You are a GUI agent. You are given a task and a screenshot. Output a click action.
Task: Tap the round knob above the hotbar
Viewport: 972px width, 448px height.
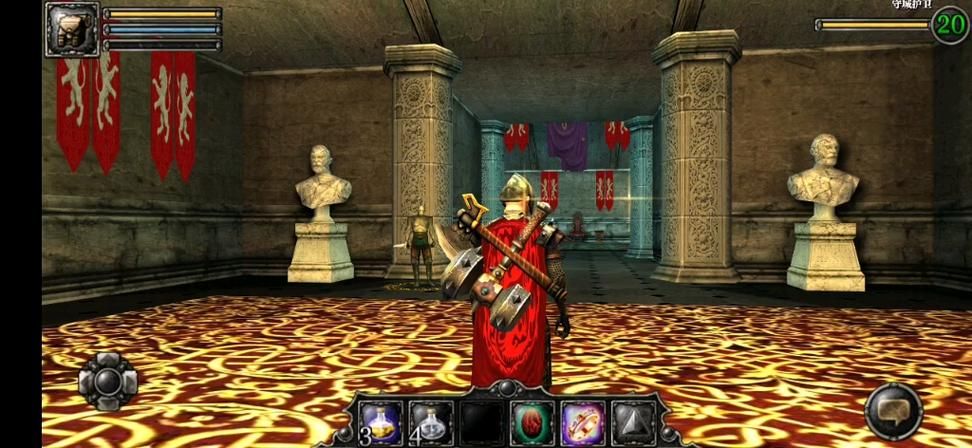(507, 388)
